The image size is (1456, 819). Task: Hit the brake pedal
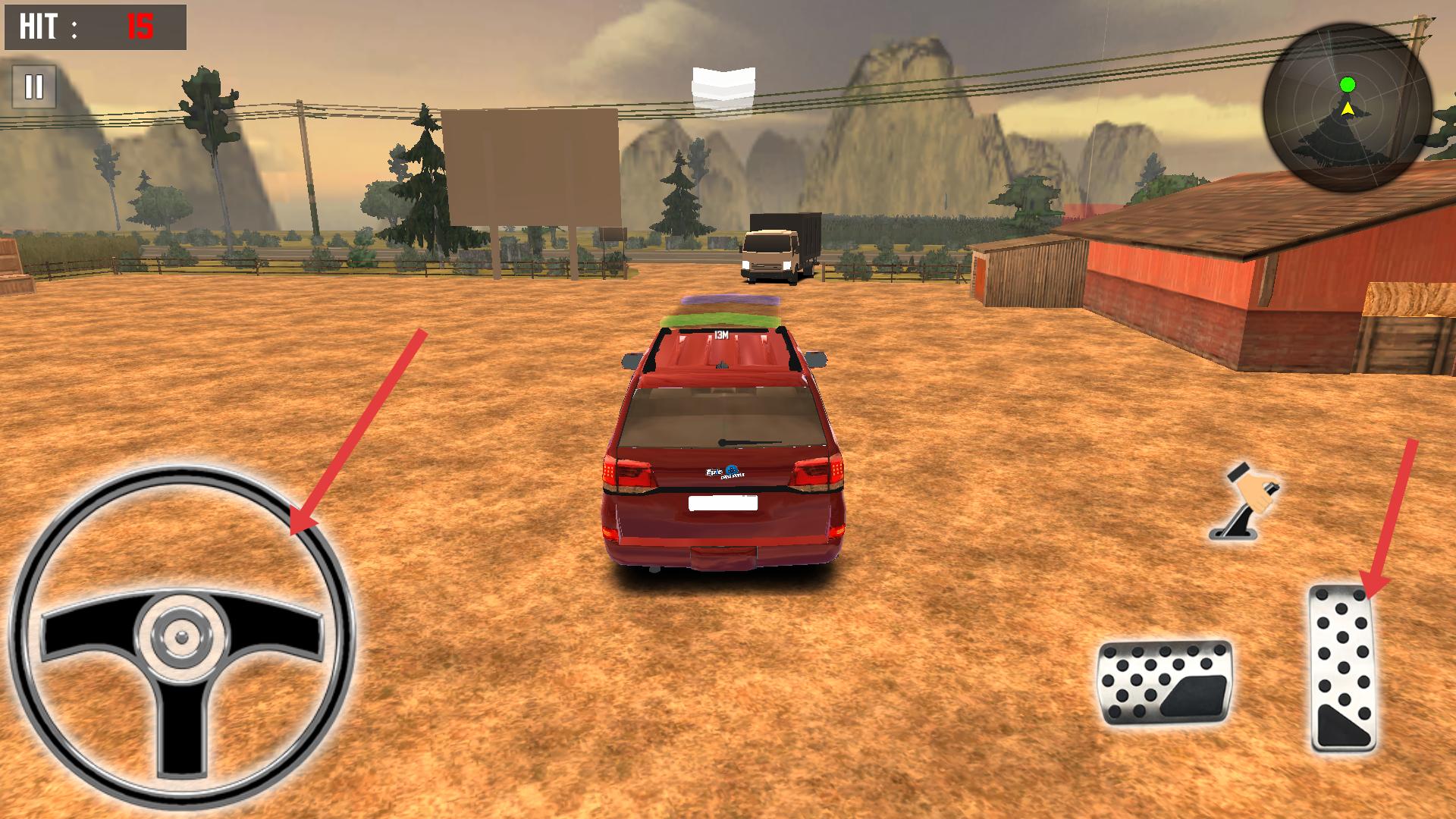tap(1164, 681)
